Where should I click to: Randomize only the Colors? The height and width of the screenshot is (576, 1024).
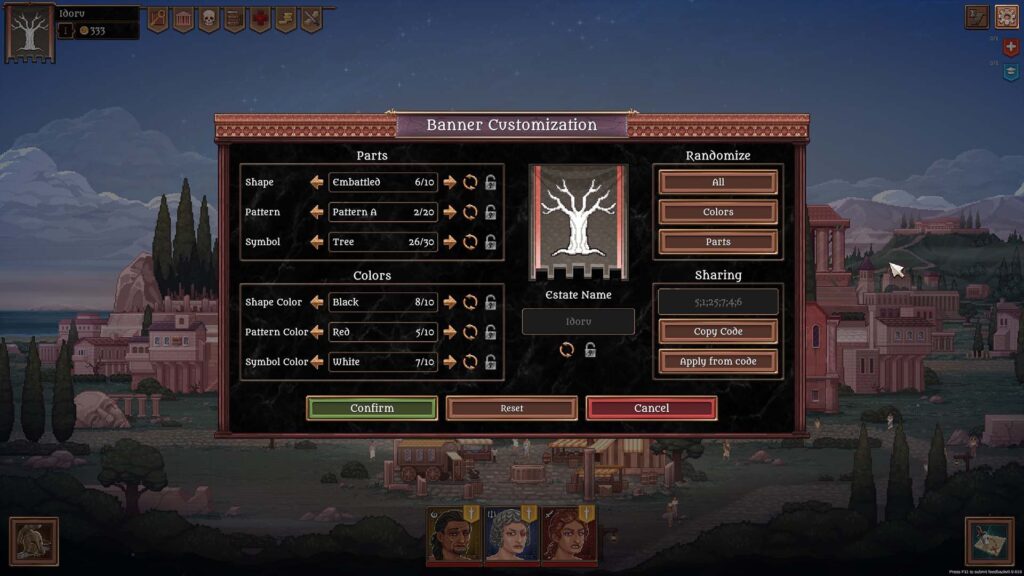tap(718, 212)
